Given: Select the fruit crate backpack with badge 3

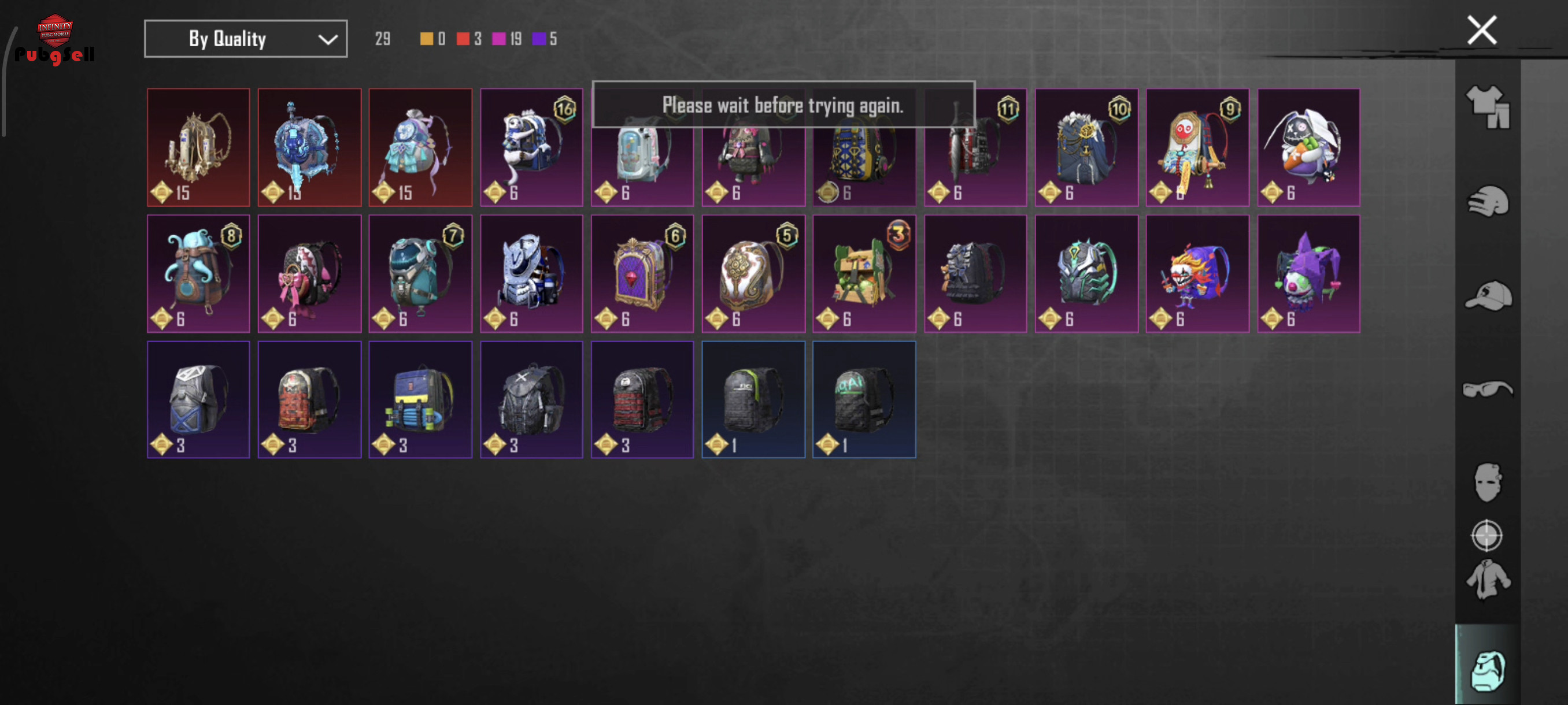Looking at the screenshot, I should click(x=864, y=273).
